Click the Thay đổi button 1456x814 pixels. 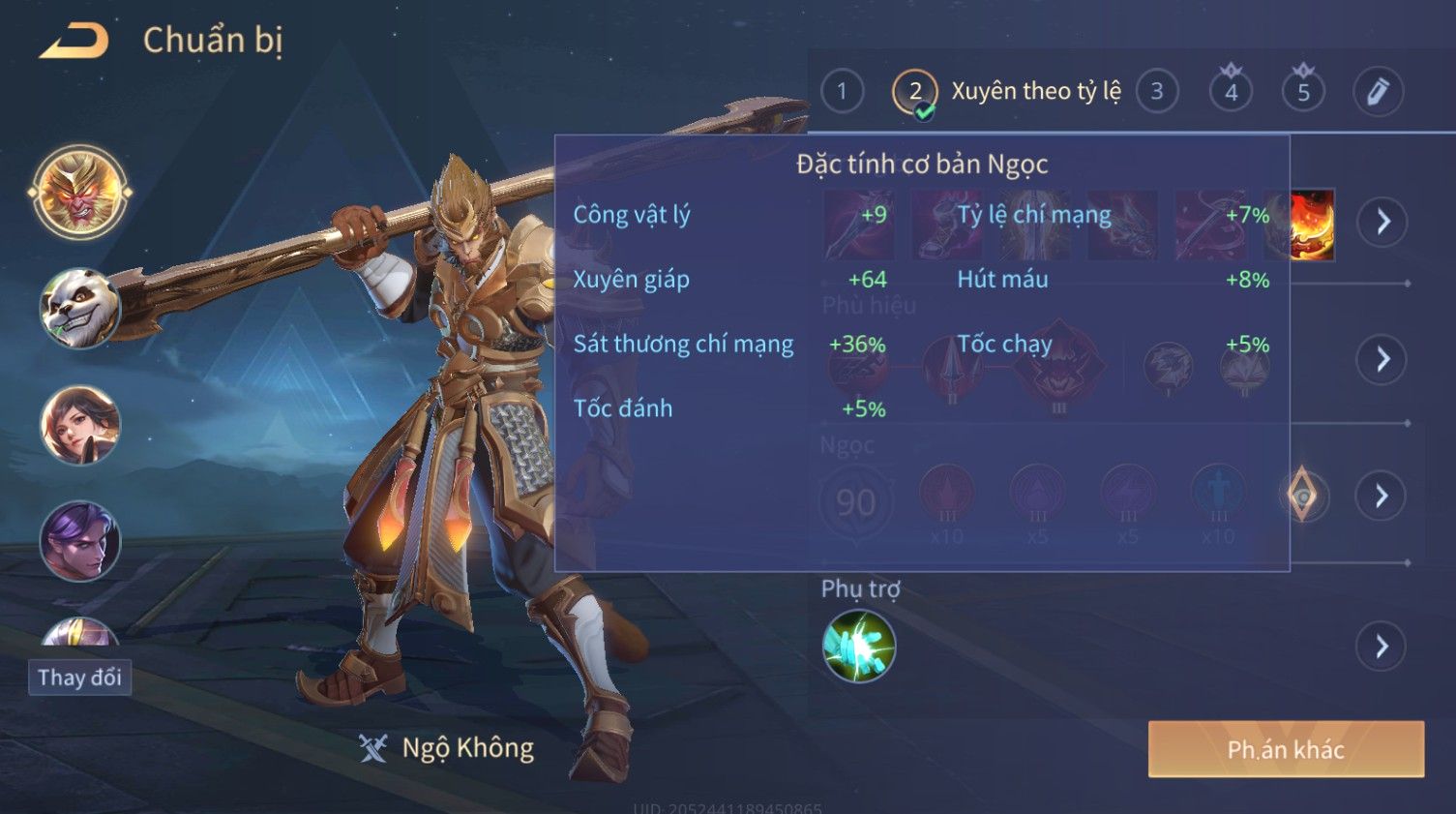(x=80, y=678)
